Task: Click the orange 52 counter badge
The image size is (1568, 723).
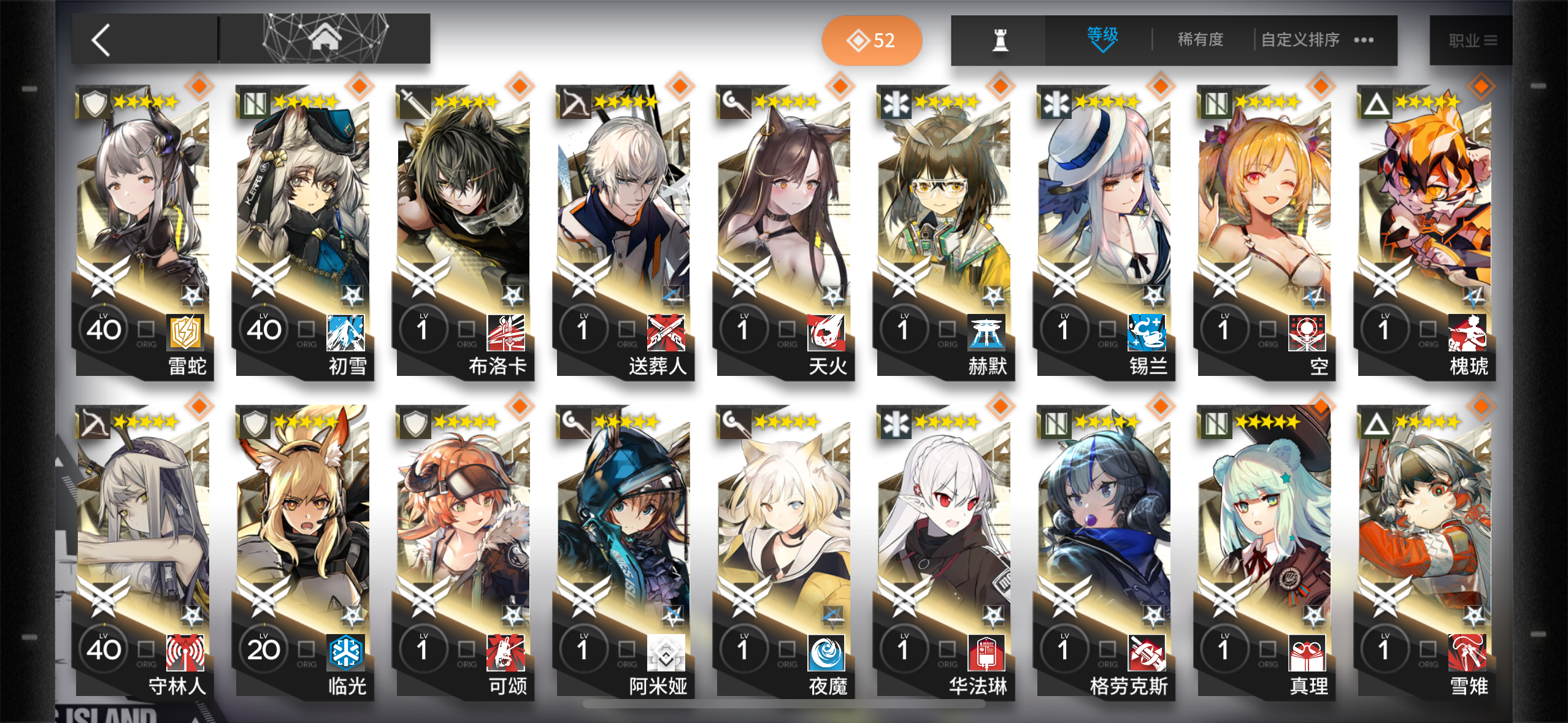Action: pyautogui.click(x=870, y=39)
